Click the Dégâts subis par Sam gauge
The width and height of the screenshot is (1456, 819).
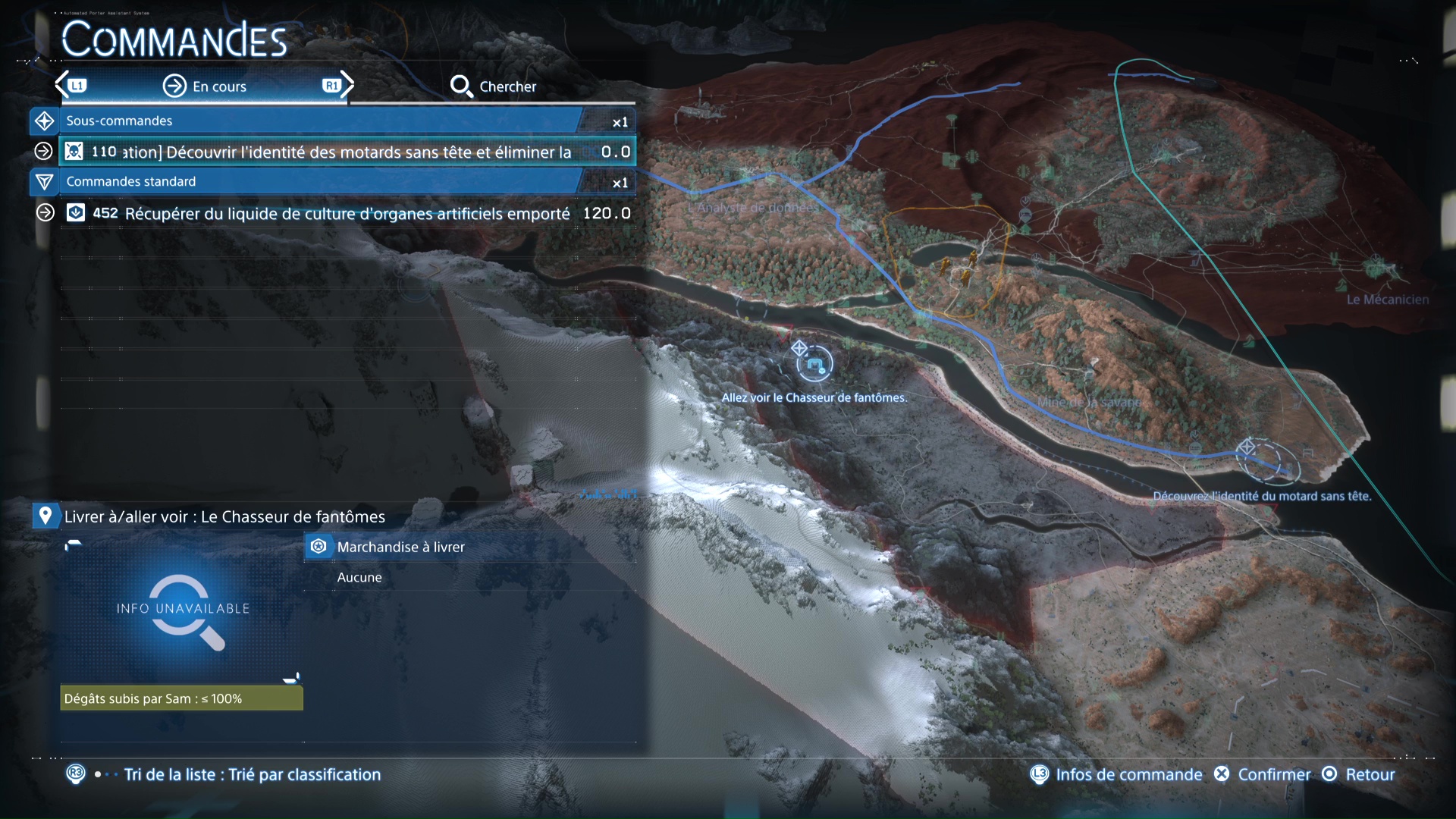[181, 698]
